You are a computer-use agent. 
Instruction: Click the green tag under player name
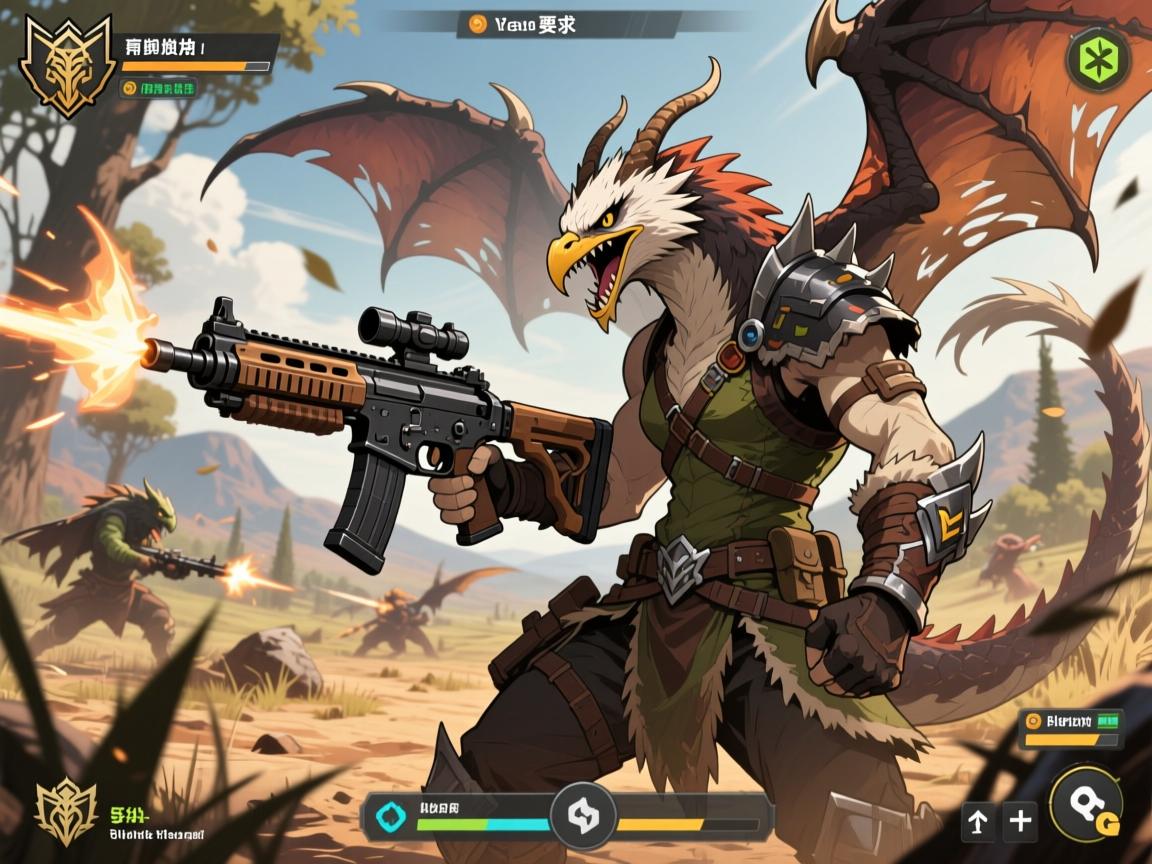[158, 88]
